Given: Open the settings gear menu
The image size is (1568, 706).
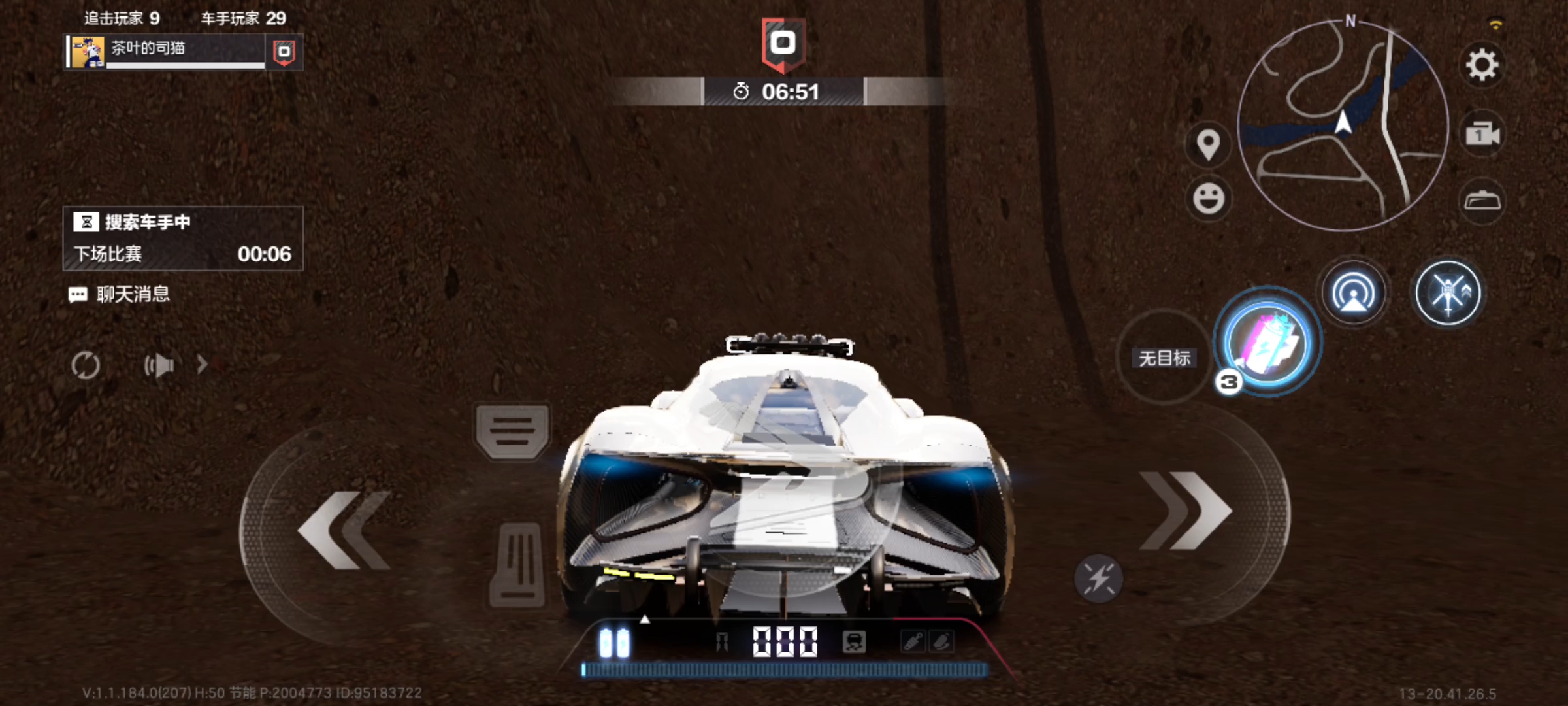Looking at the screenshot, I should click(x=1482, y=65).
